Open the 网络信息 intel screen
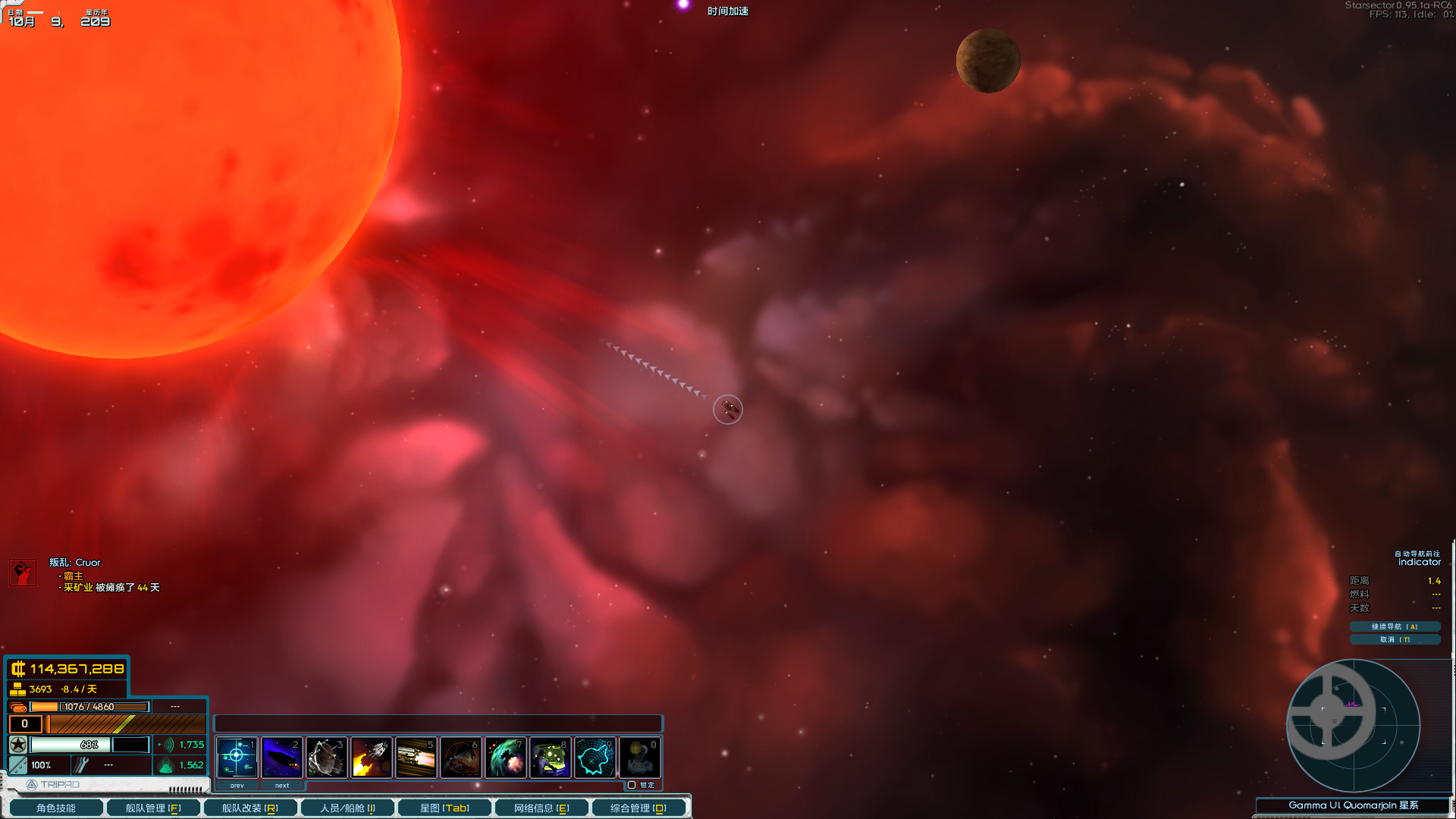This screenshot has width=1456, height=819. pos(541,808)
